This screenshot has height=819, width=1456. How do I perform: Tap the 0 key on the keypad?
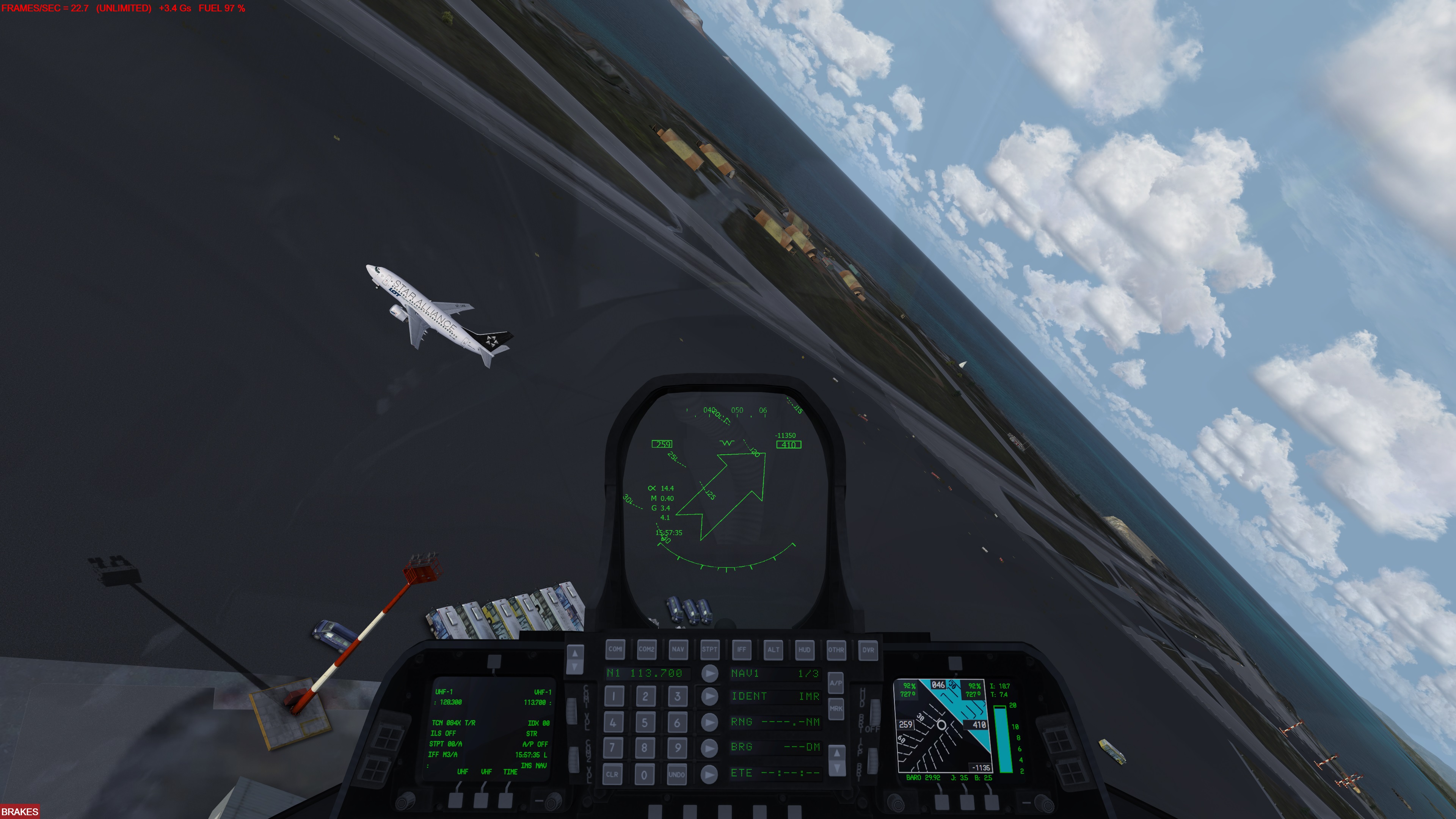(x=644, y=774)
